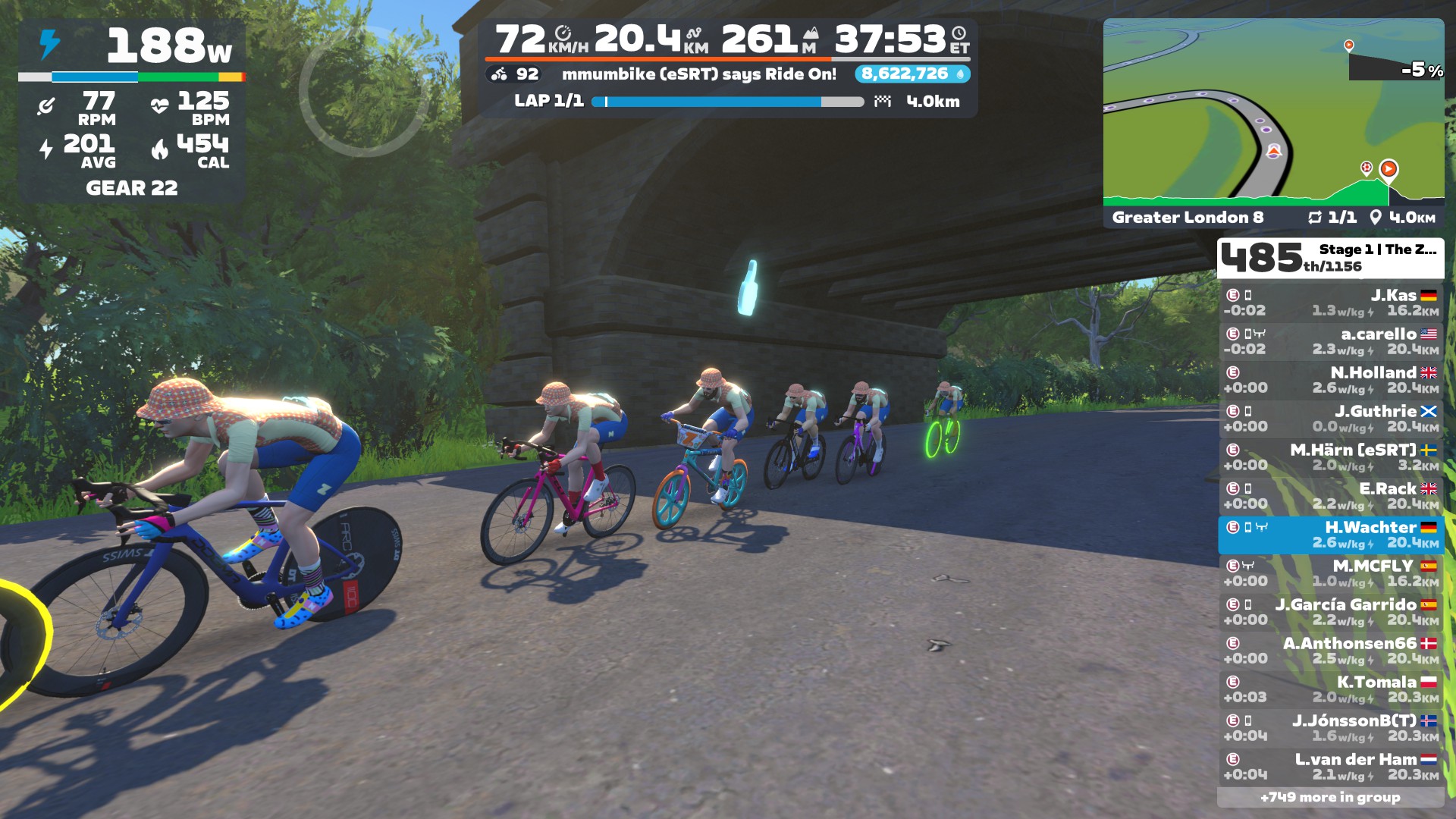Select highlighted H.Wachter rider row
Screen dimensions: 1456x819
point(1330,535)
